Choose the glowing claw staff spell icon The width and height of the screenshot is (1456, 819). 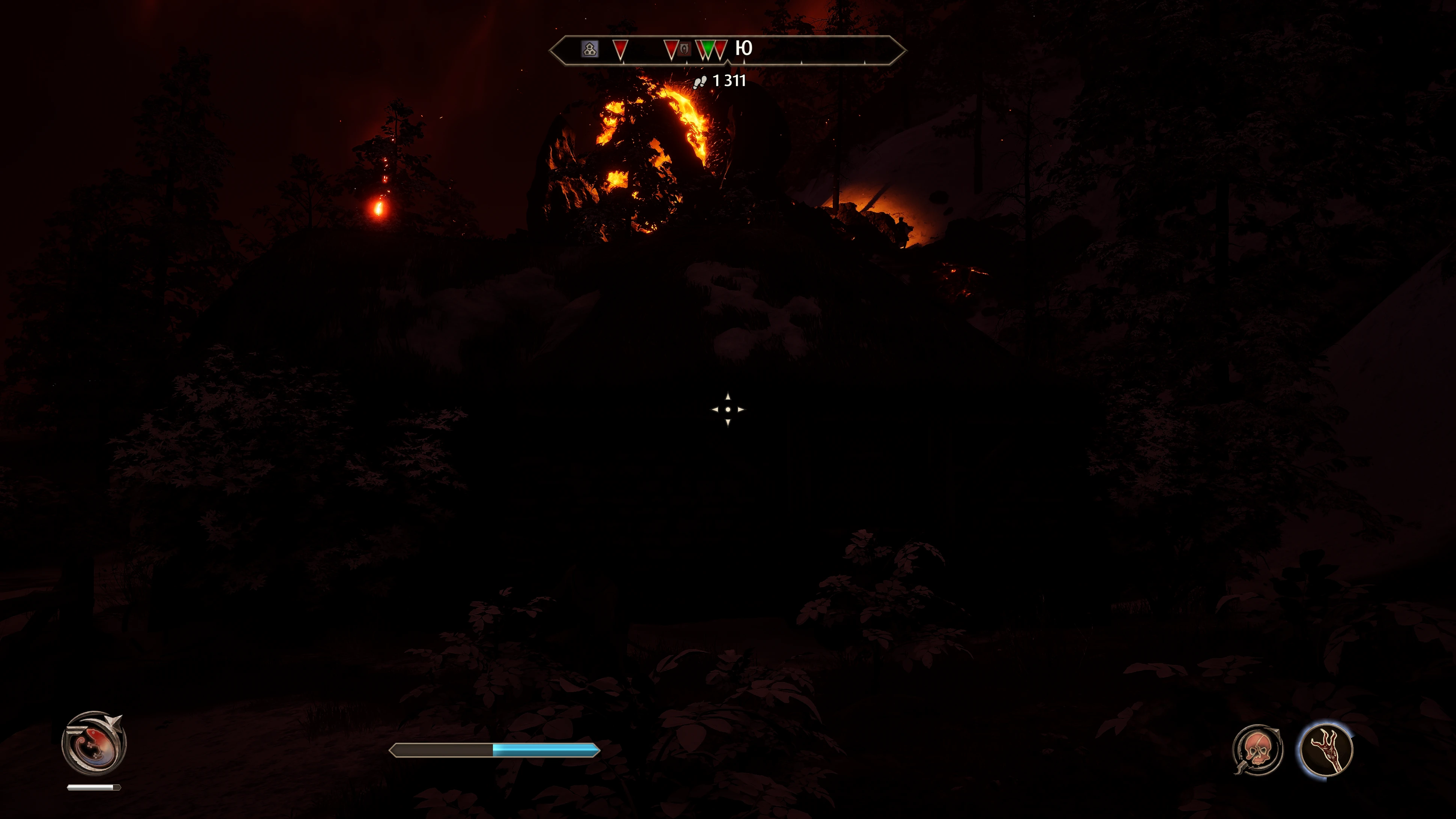[x=1326, y=749]
